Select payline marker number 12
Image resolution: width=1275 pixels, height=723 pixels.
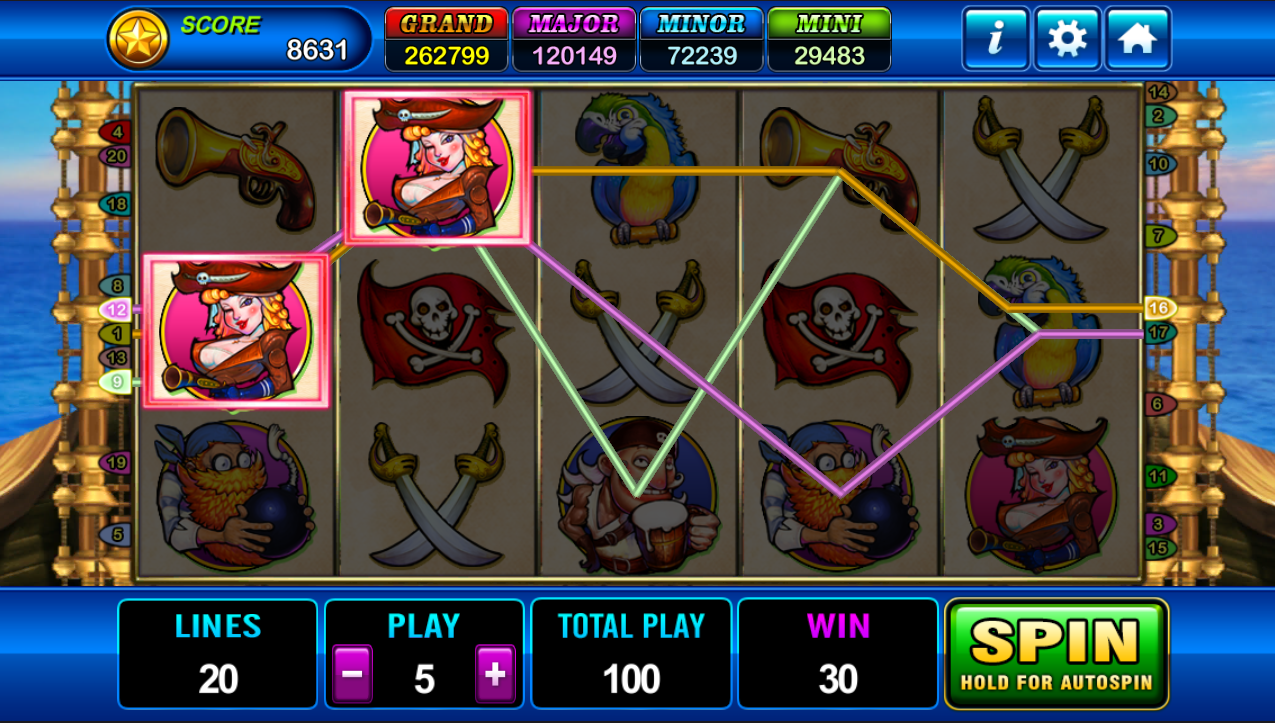(x=115, y=310)
